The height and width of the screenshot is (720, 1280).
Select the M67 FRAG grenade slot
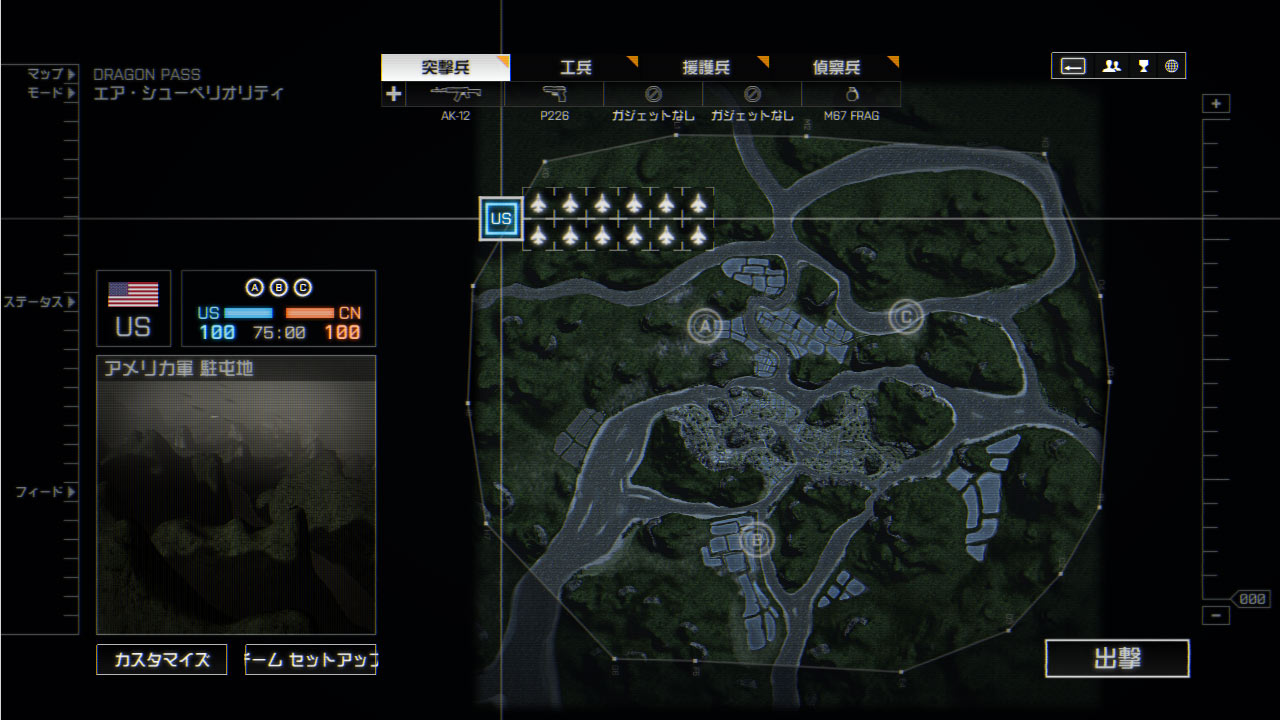(x=851, y=94)
